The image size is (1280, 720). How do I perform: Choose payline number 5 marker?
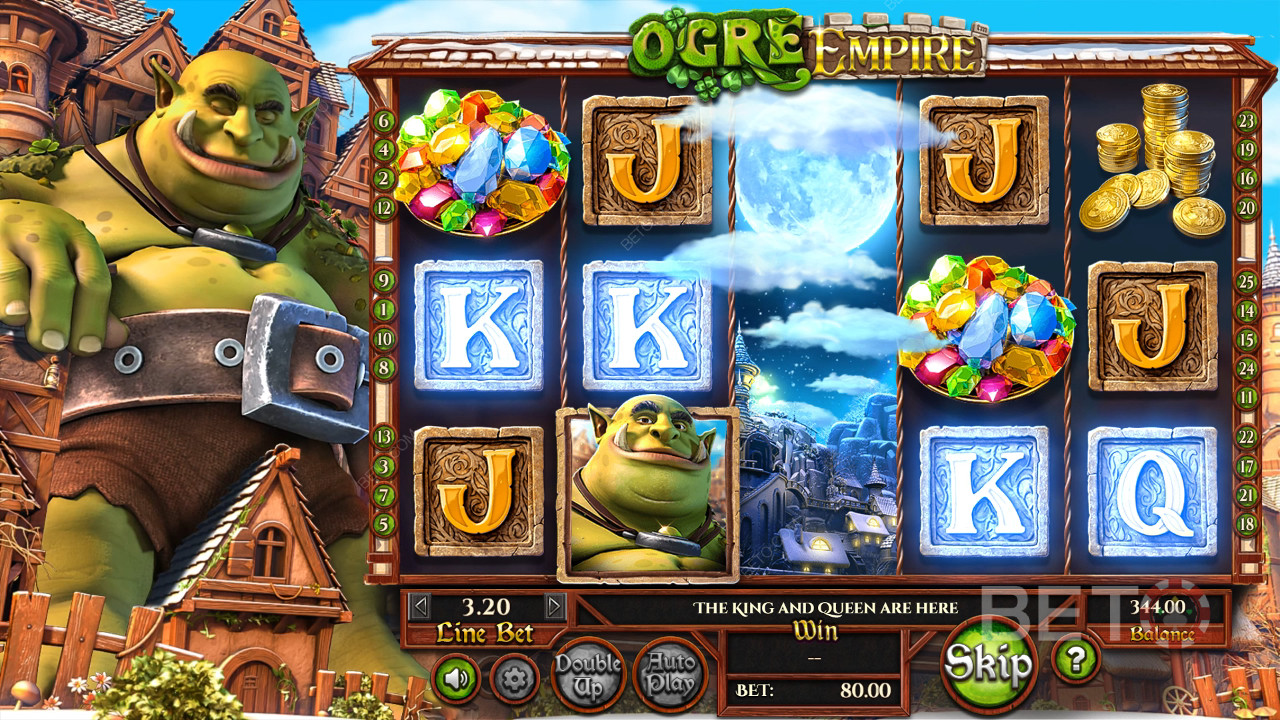(x=384, y=523)
